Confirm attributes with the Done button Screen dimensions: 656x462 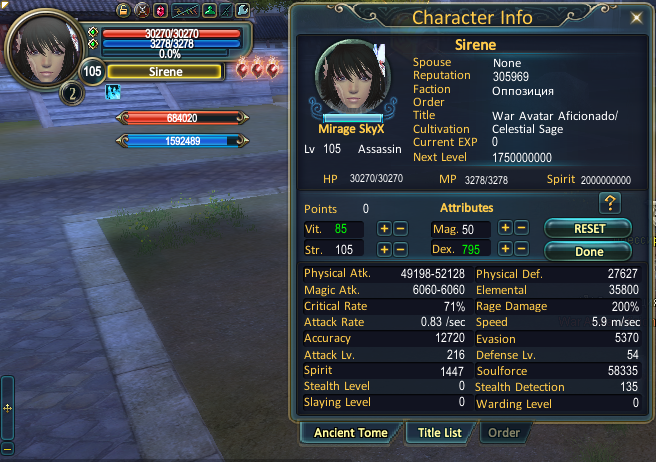click(x=589, y=251)
